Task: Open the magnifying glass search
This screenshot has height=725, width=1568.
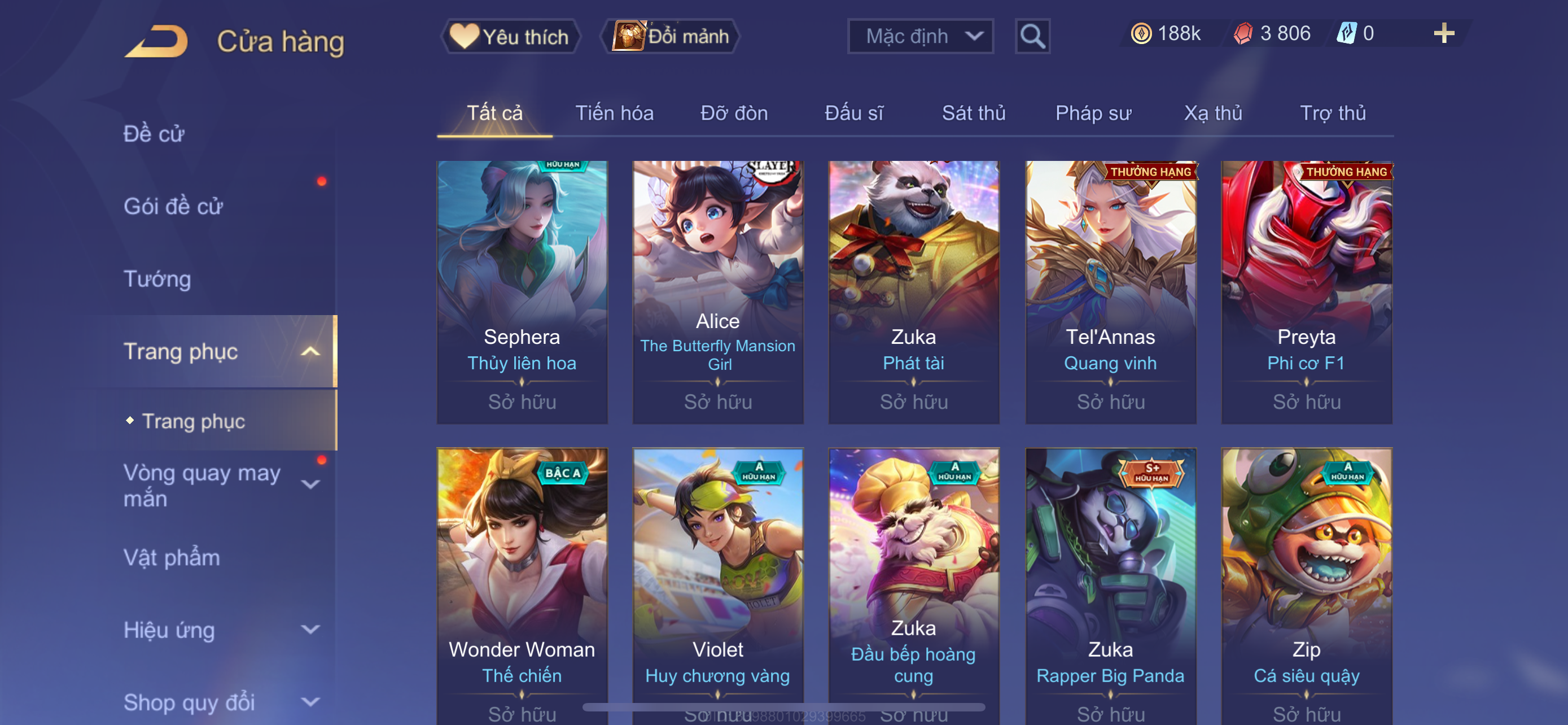Action: point(1032,37)
